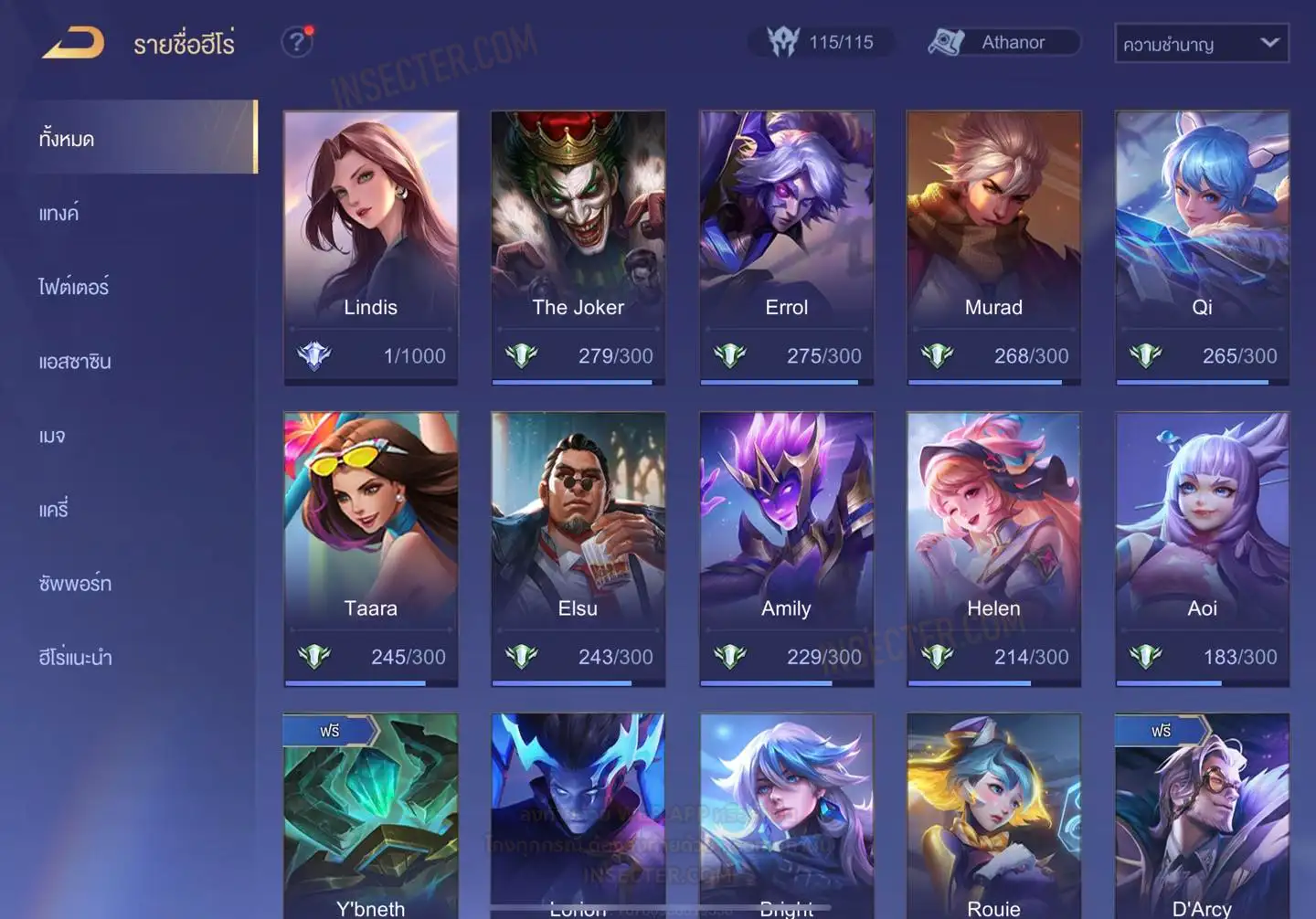Show the แอสซาซิน hero category
The height and width of the screenshot is (919, 1316).
click(75, 362)
